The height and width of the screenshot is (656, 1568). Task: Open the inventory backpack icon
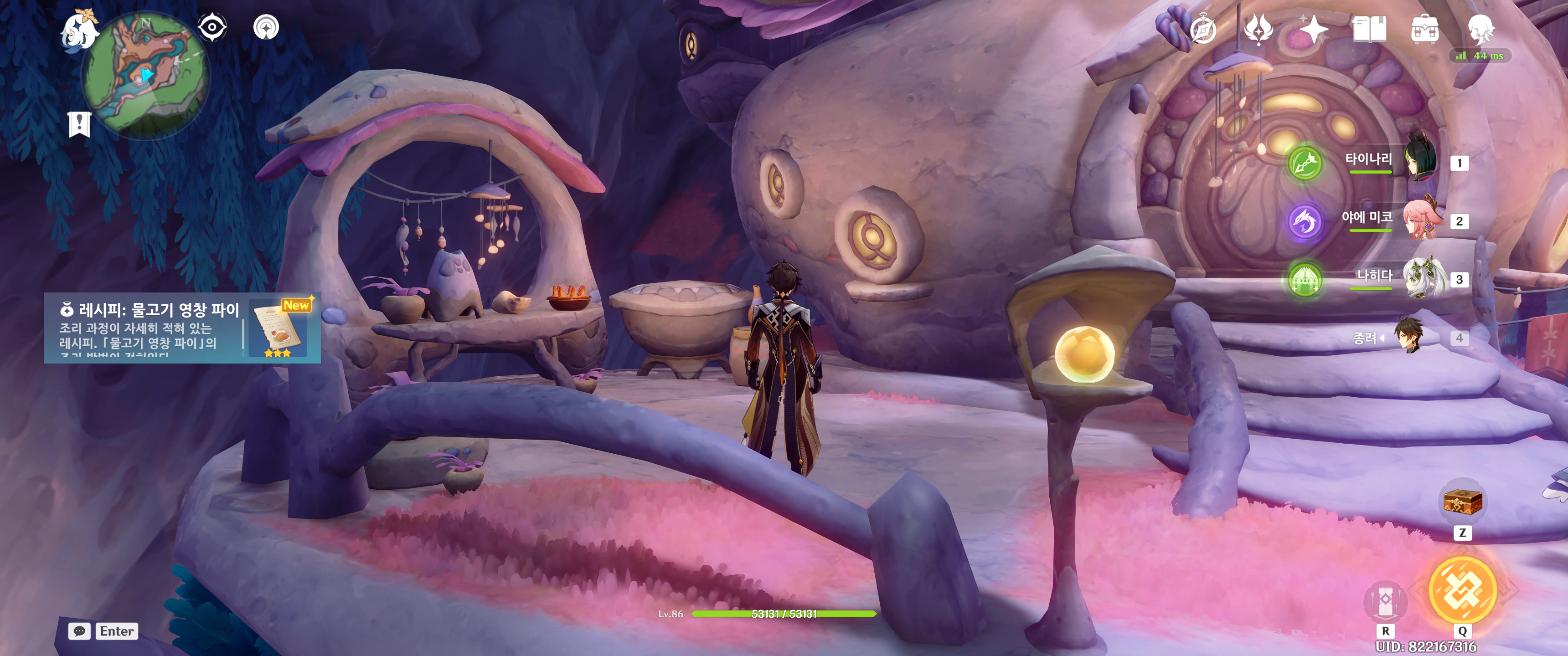pyautogui.click(x=1425, y=29)
